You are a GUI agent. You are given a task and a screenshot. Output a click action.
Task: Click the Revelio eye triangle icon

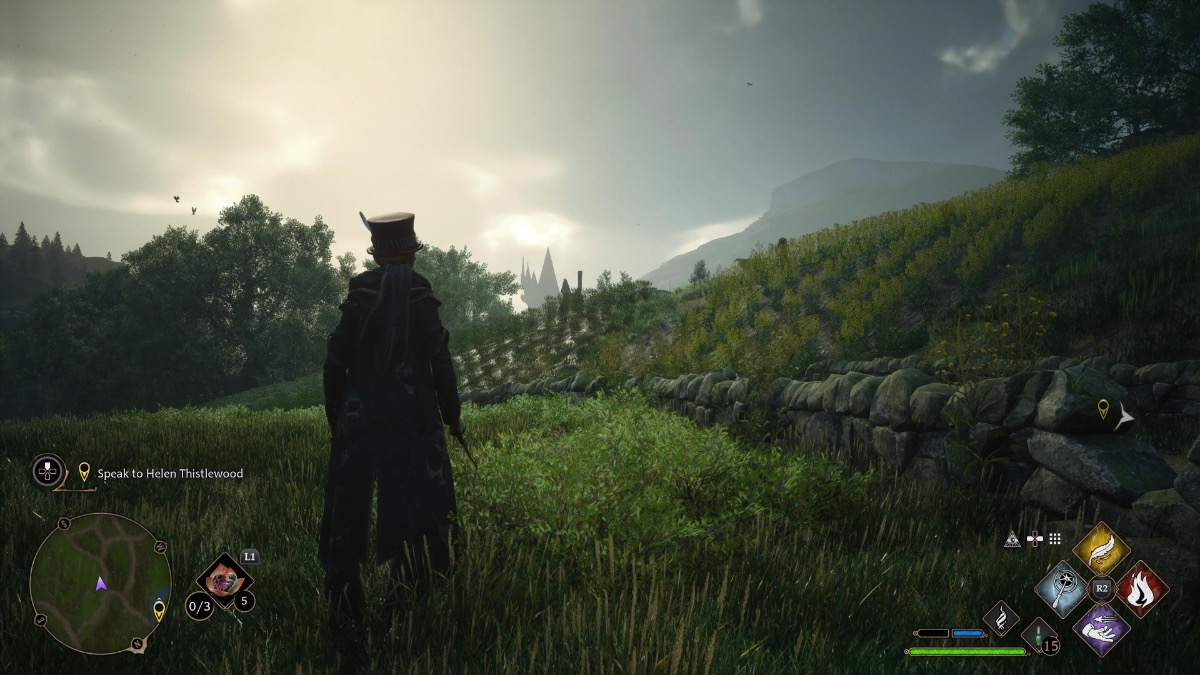click(1013, 539)
